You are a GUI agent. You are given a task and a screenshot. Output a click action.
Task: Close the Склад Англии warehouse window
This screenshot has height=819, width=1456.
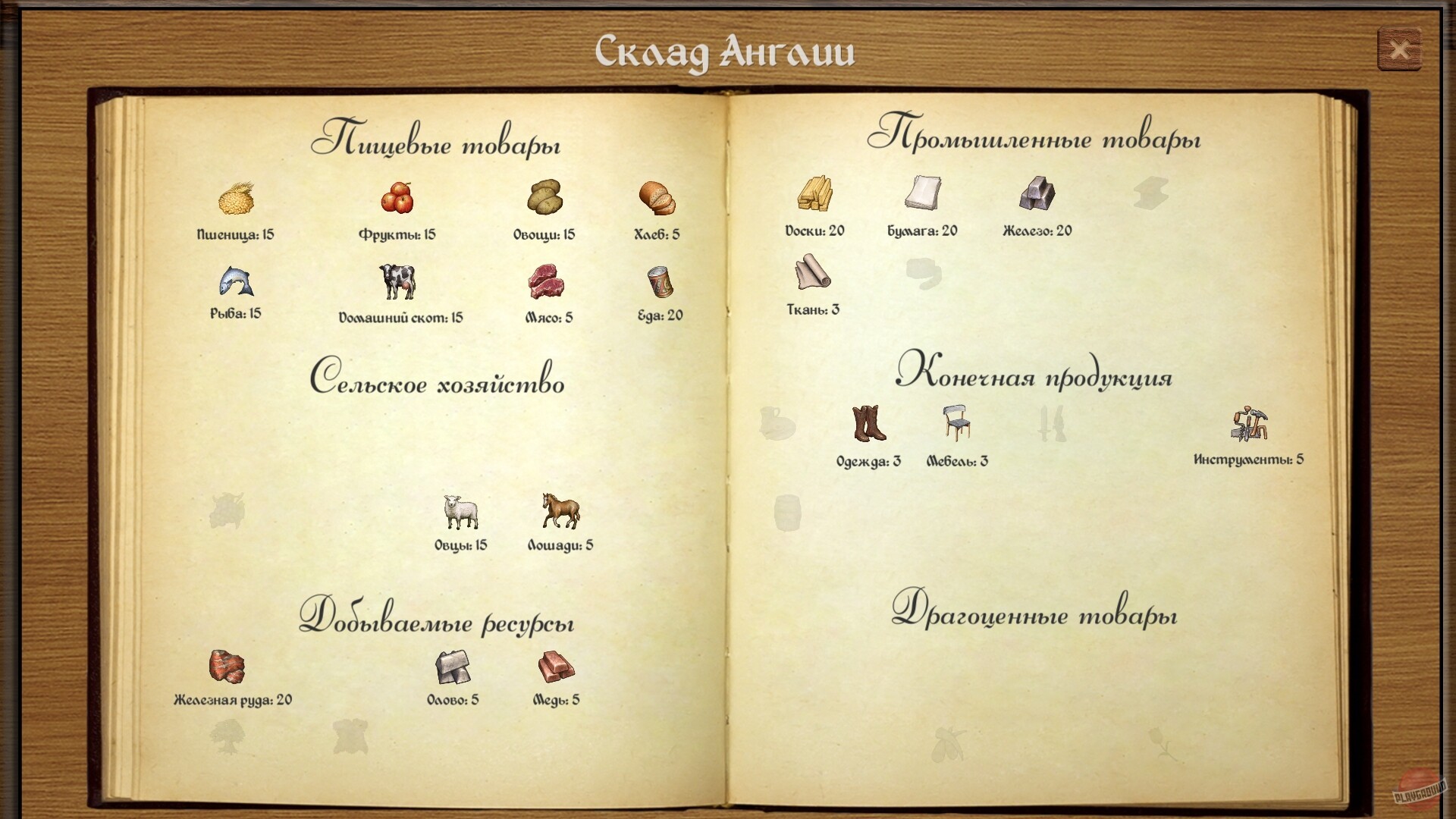pyautogui.click(x=1400, y=49)
